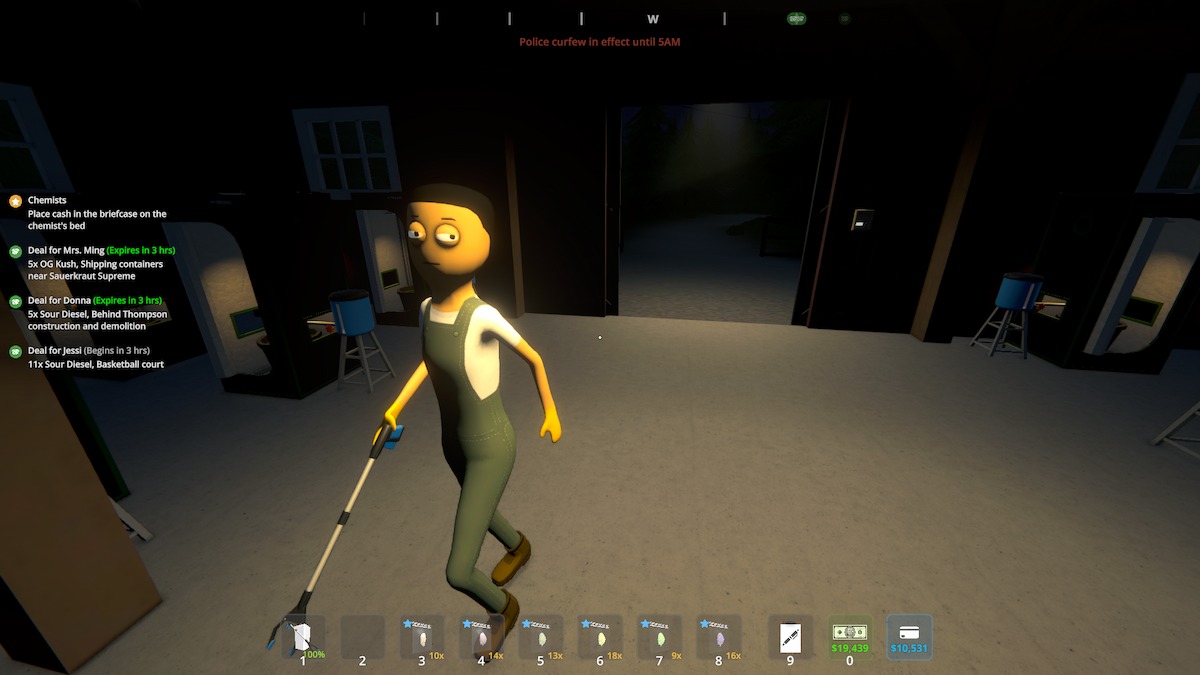
Task: Select the 14x baggie in slot 4
Action: coord(481,636)
